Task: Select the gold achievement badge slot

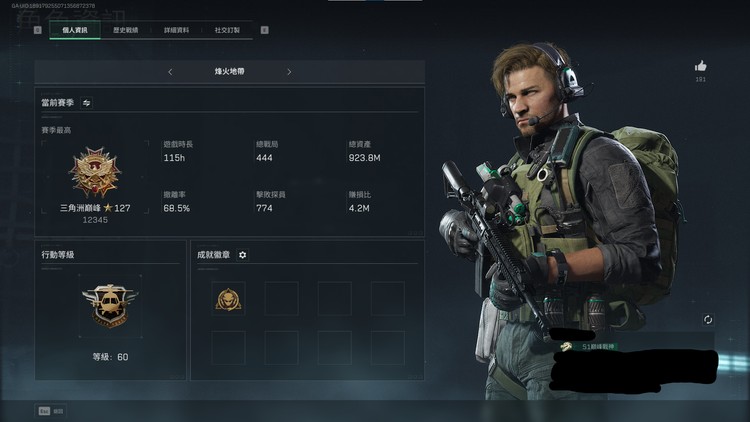Action: 230,297
